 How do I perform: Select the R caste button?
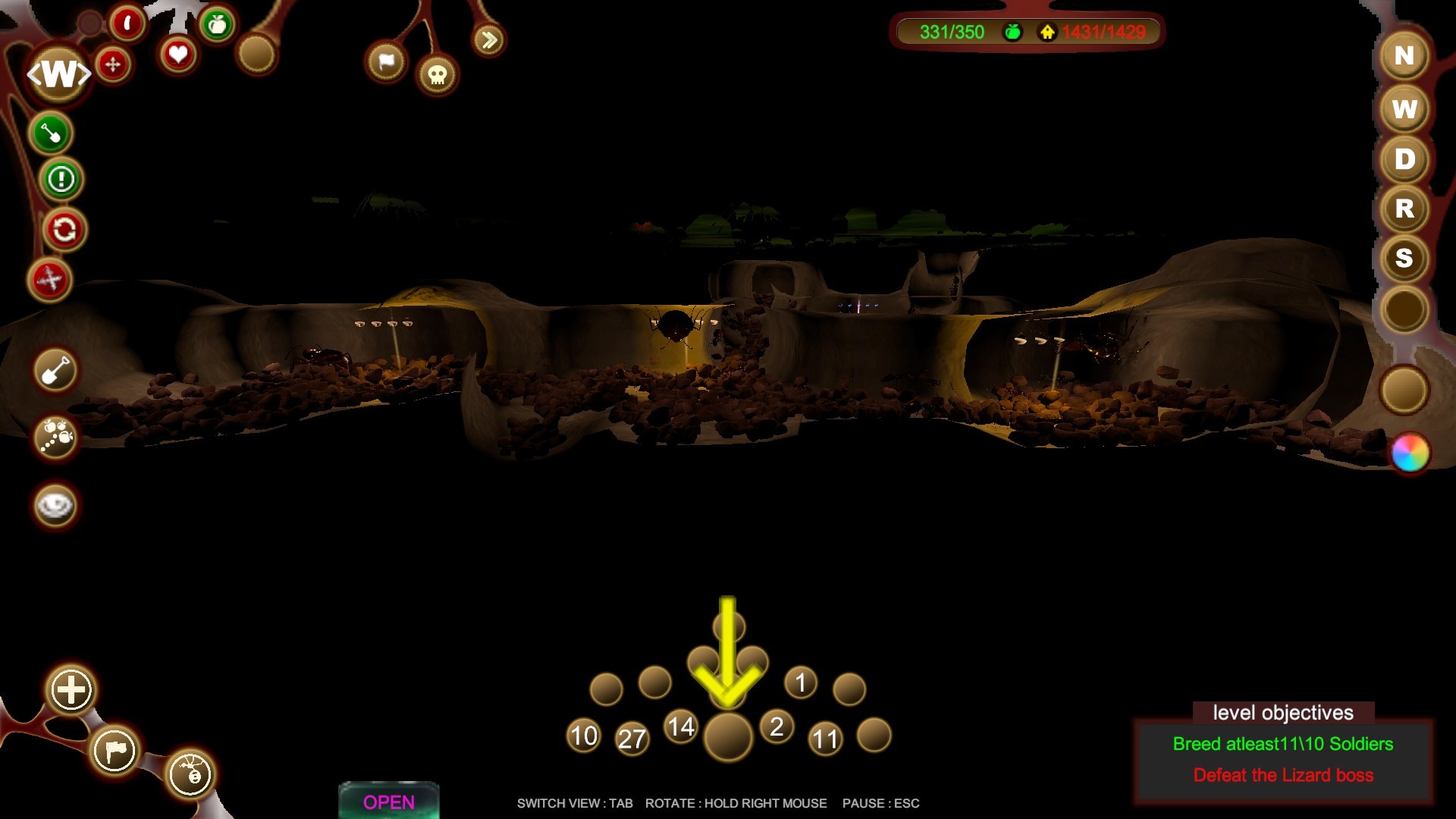click(x=1404, y=209)
